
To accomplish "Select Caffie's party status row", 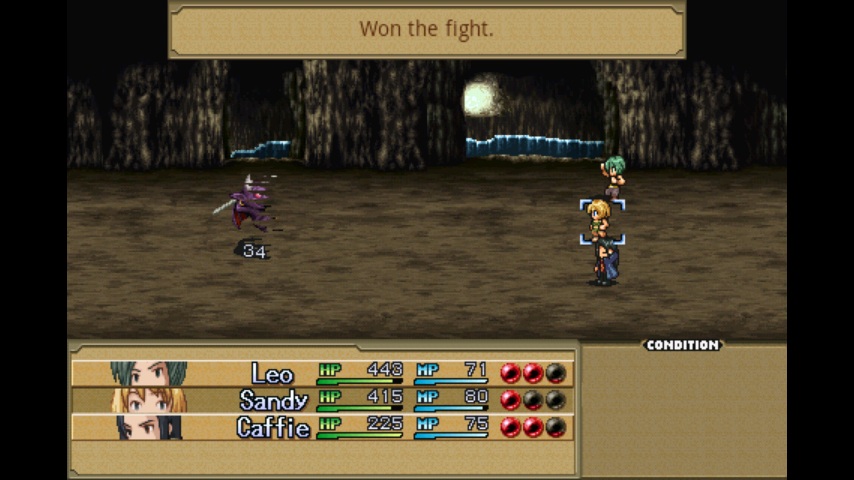I will 322,427.
